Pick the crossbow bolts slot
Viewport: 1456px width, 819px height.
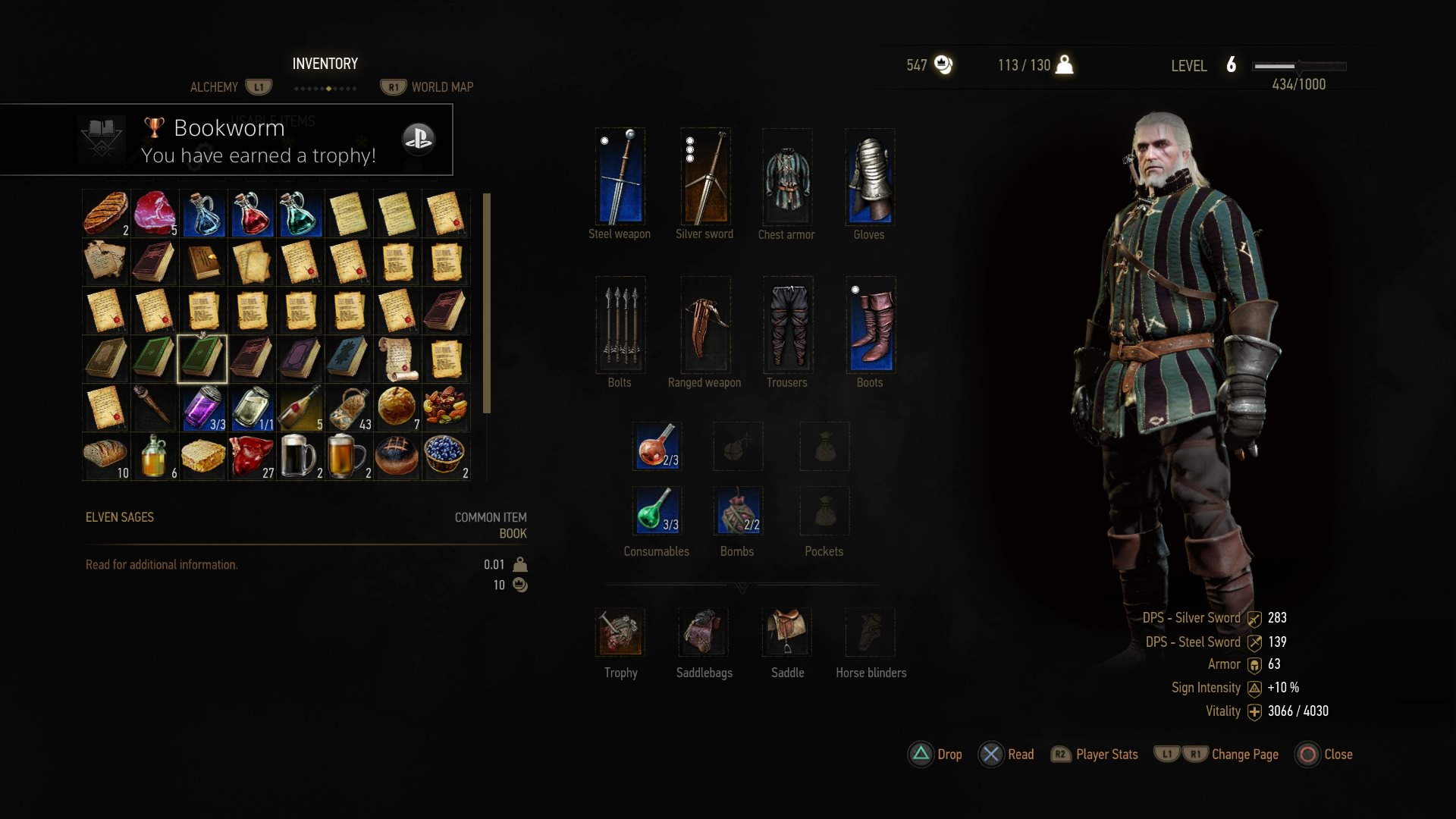click(620, 325)
